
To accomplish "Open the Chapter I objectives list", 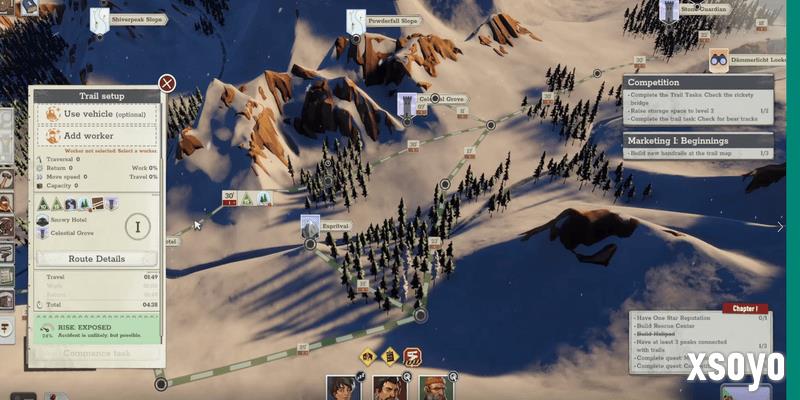I will coord(744,310).
